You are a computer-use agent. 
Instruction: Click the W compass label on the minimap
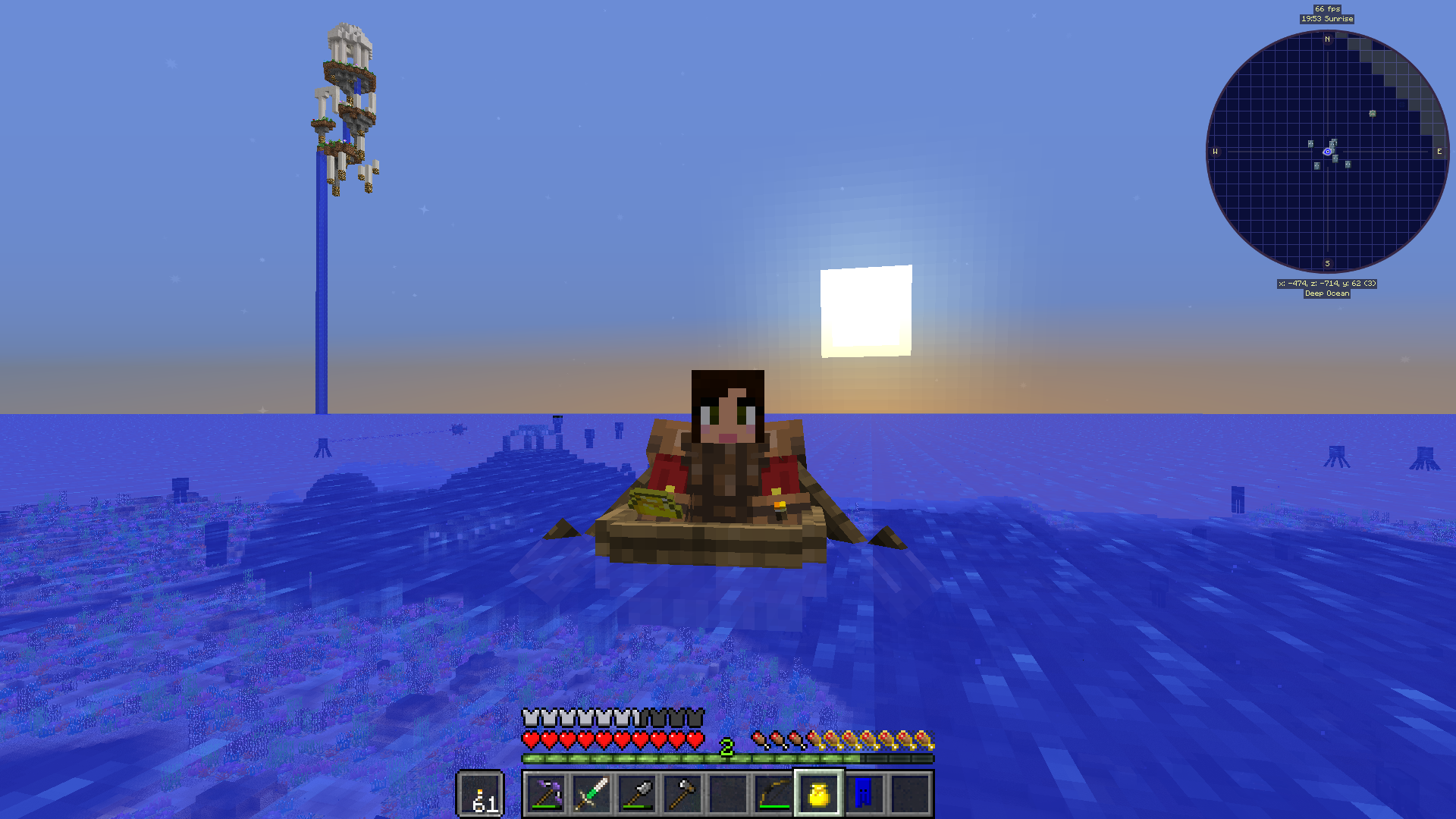click(1216, 152)
